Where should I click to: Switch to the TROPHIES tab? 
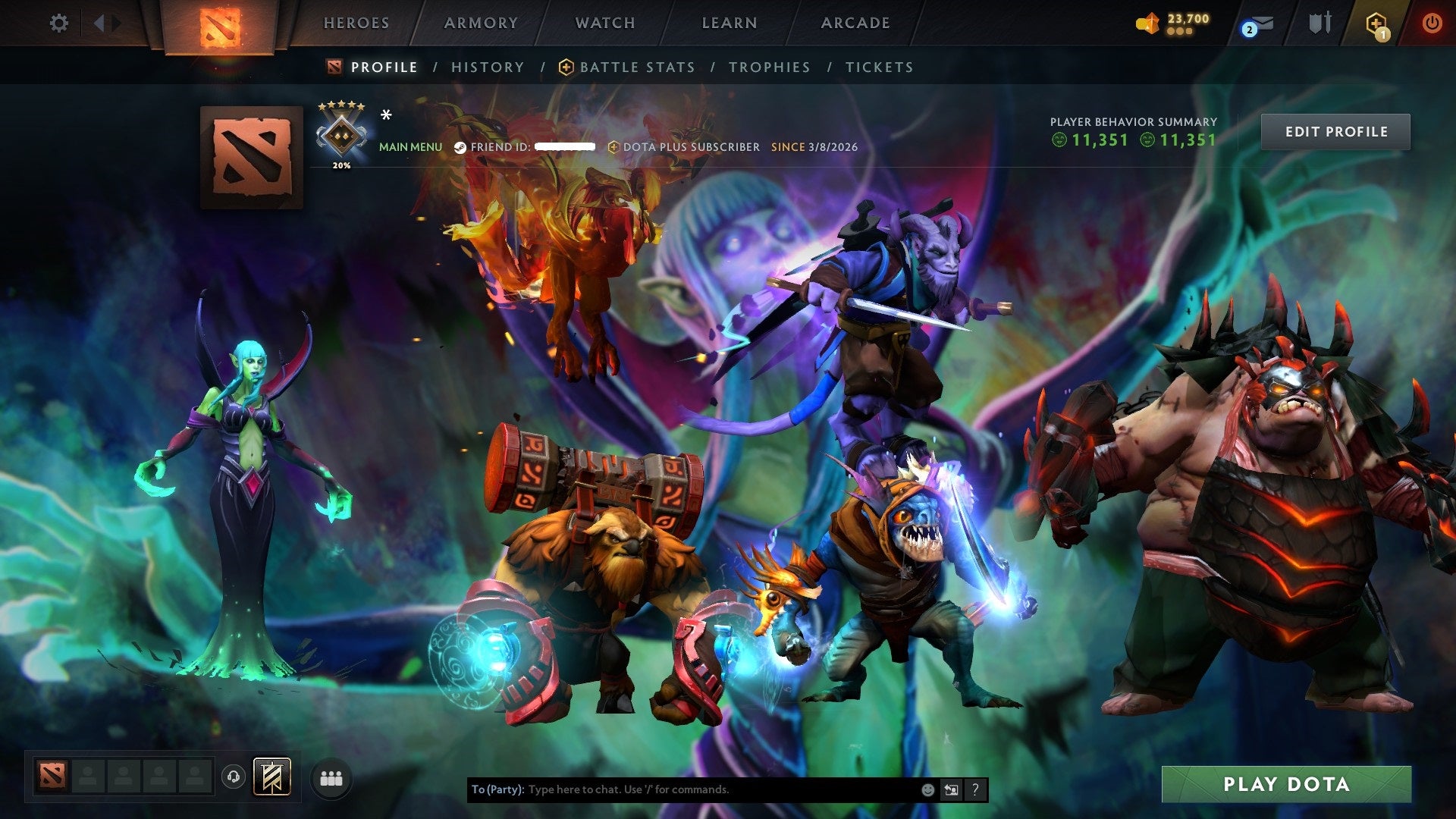[769, 67]
